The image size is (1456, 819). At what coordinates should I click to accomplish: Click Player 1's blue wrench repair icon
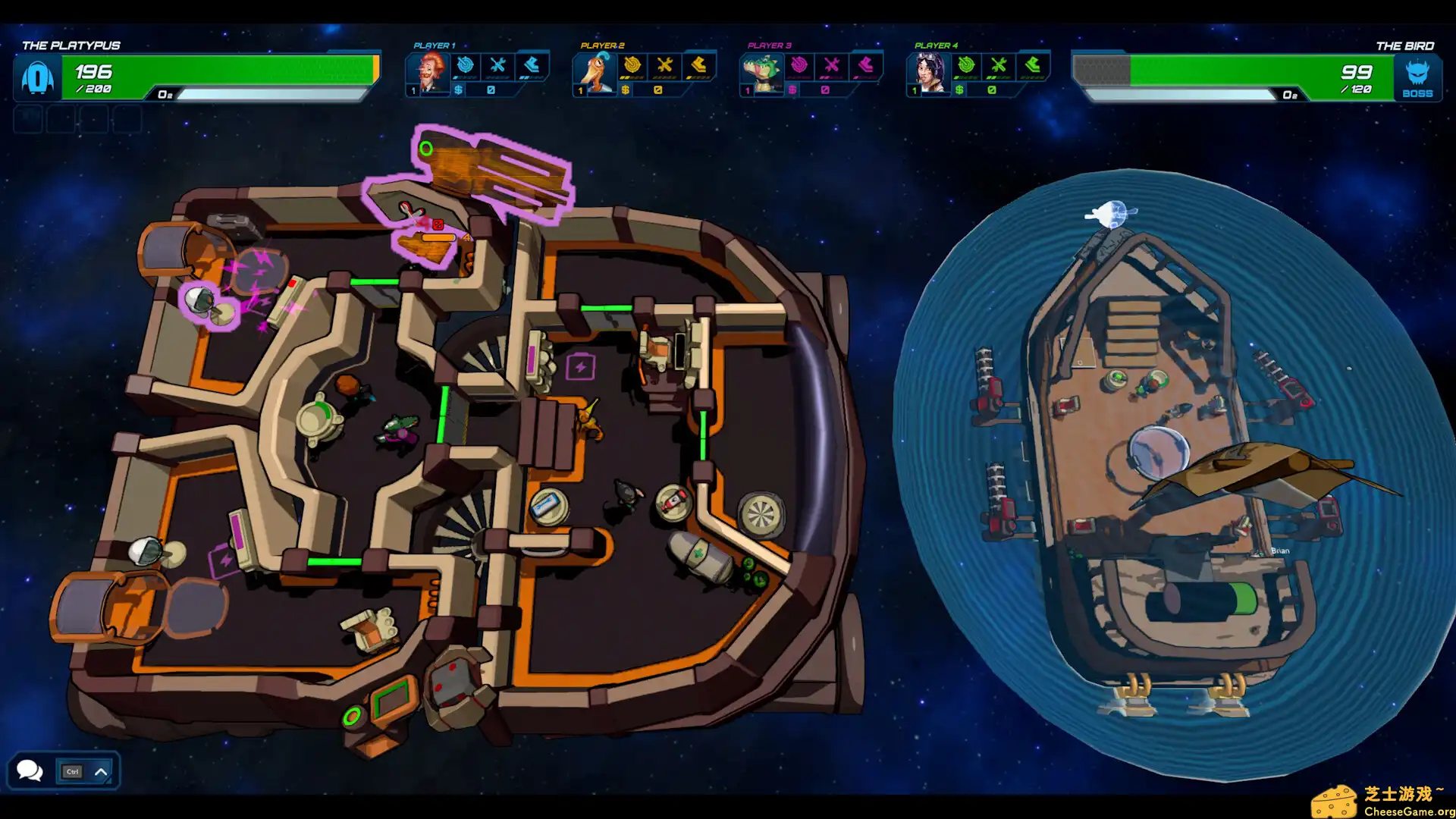click(x=498, y=66)
